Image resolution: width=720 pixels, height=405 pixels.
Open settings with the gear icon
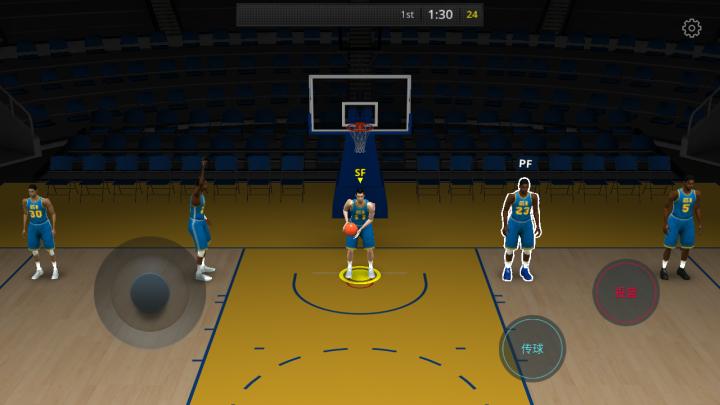tap(691, 28)
